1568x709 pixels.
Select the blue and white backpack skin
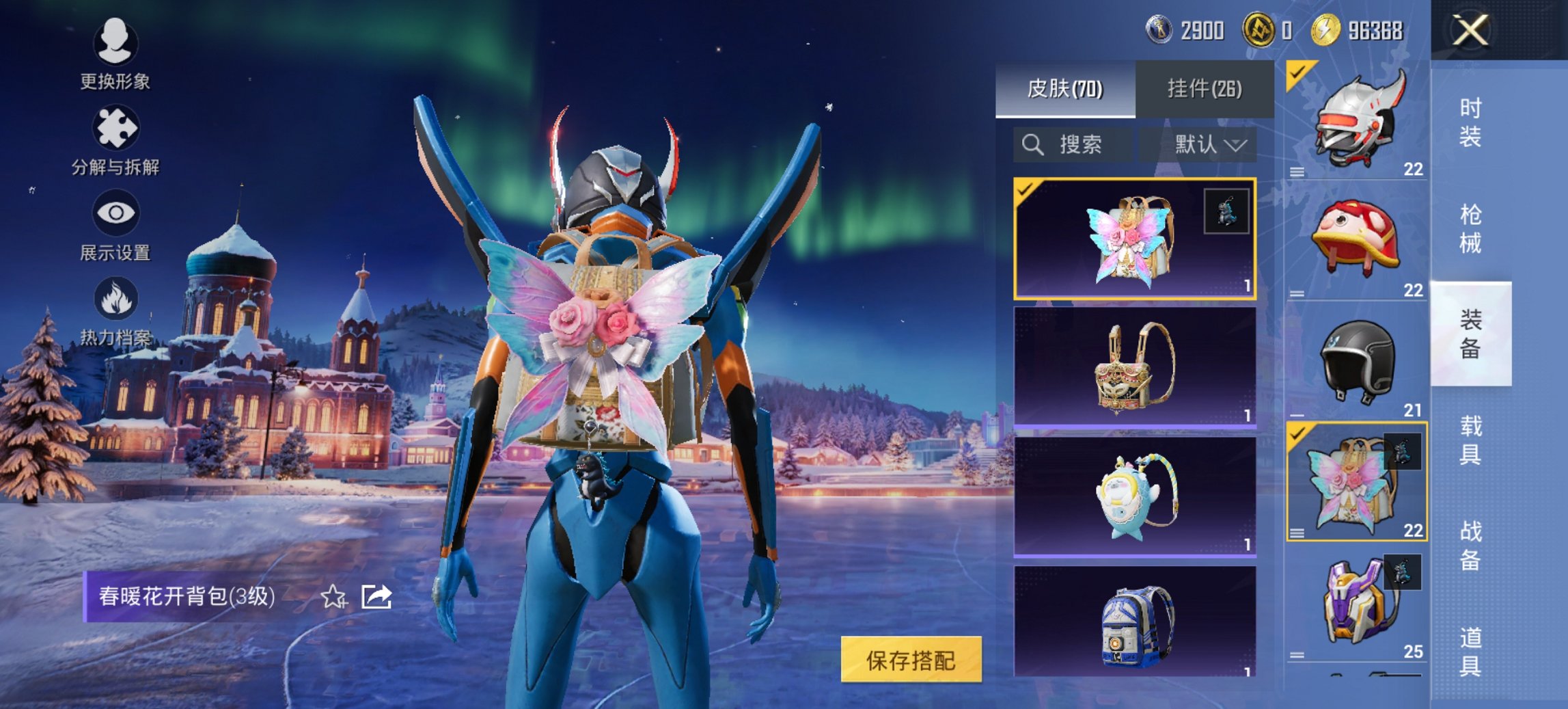pyautogui.click(x=1135, y=622)
